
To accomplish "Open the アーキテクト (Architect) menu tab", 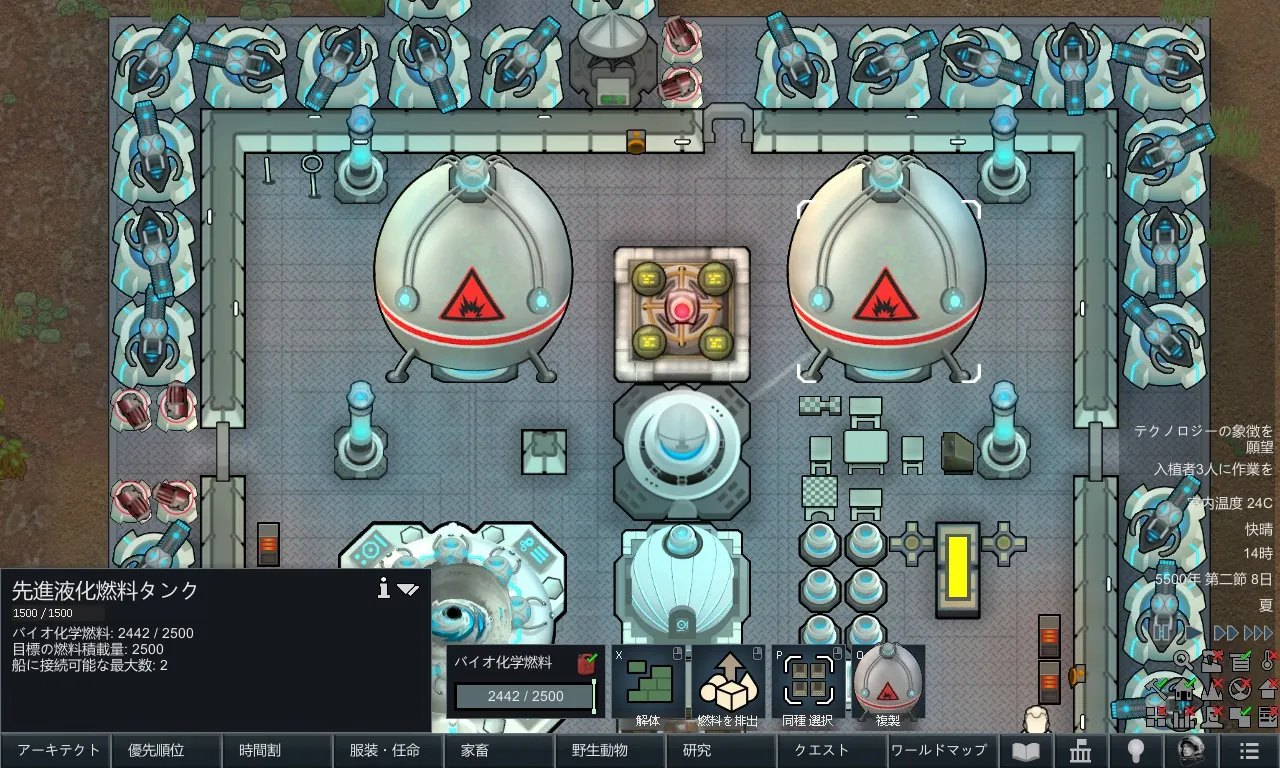I will [x=56, y=750].
